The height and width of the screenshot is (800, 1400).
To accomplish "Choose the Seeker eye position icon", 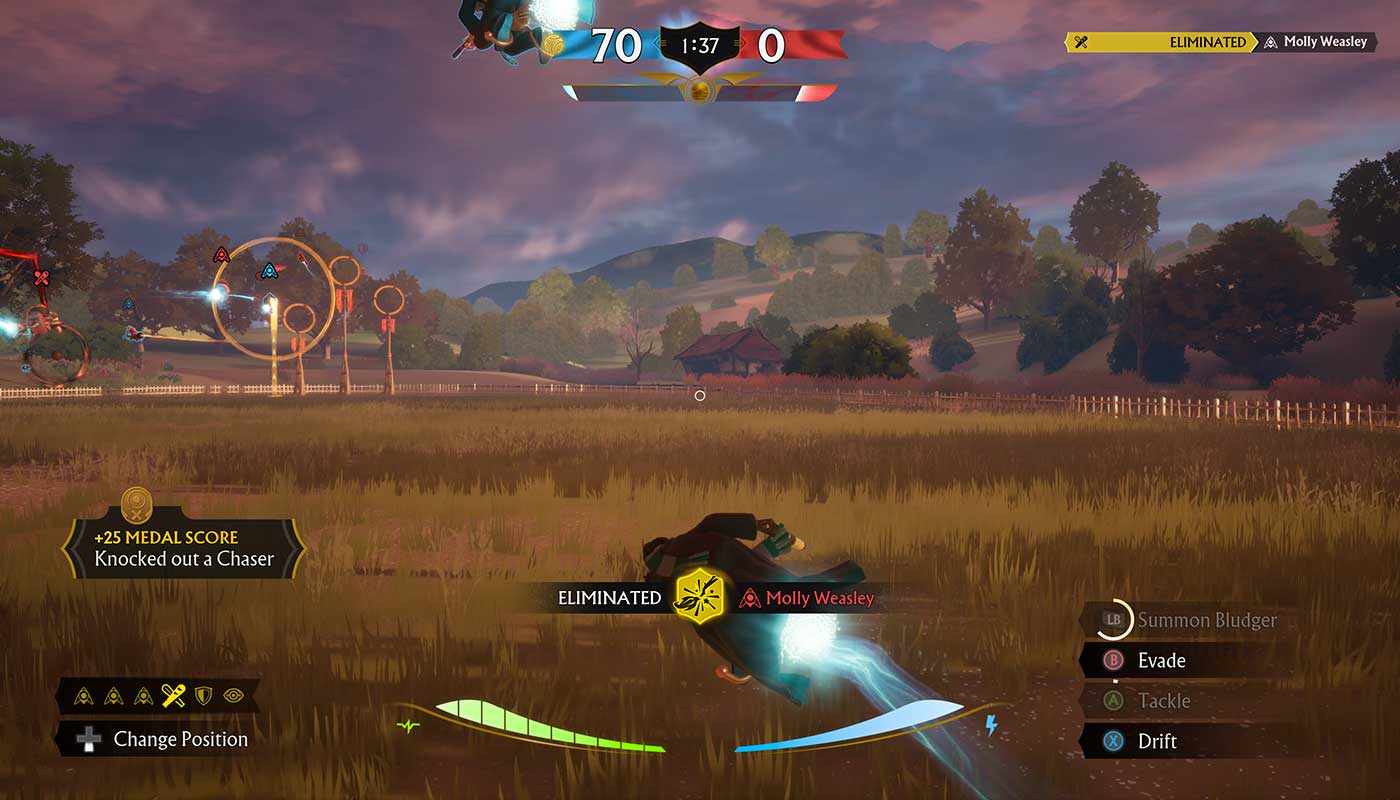I will coord(234,695).
